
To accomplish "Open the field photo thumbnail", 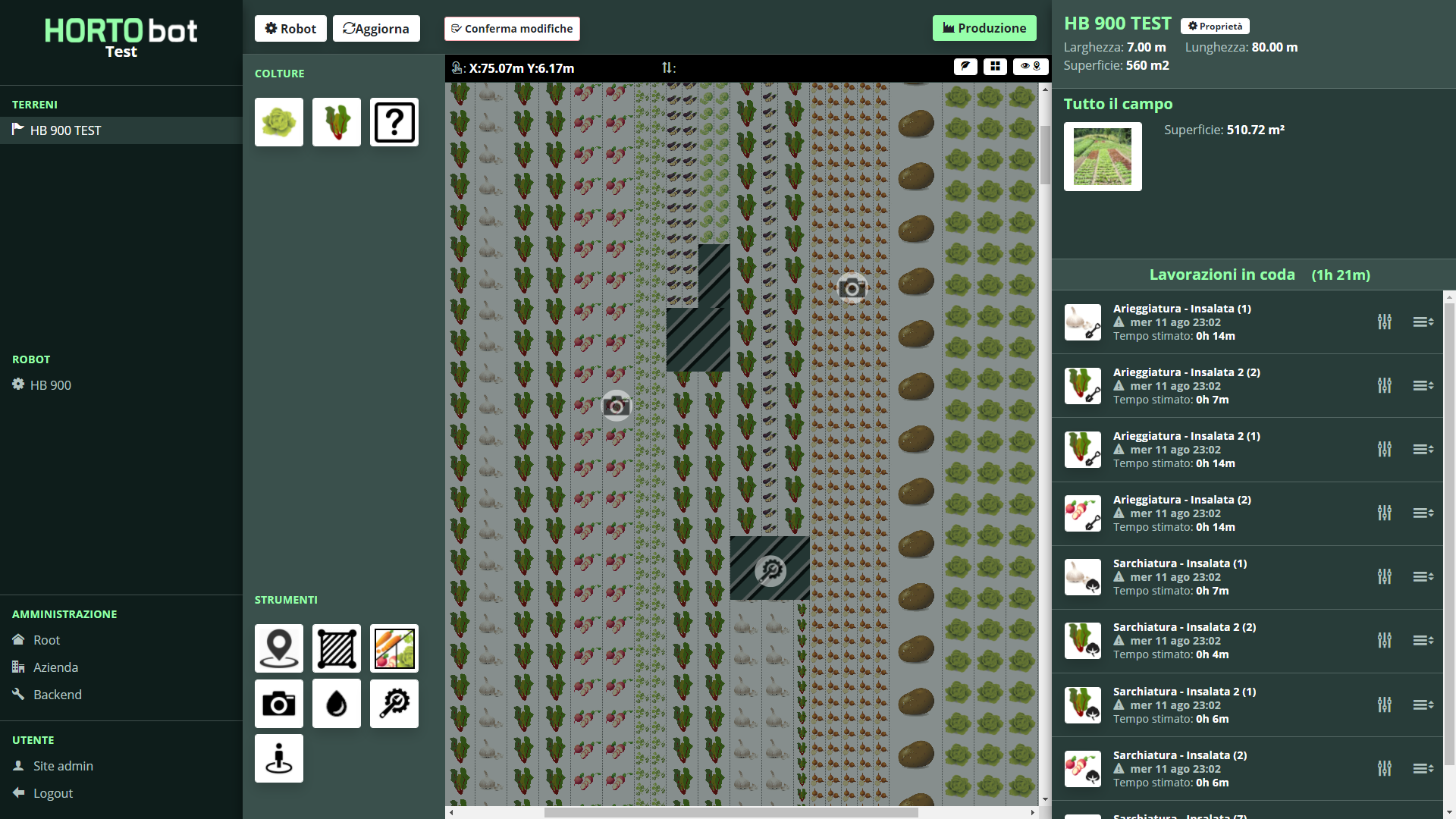I will pos(1103,157).
